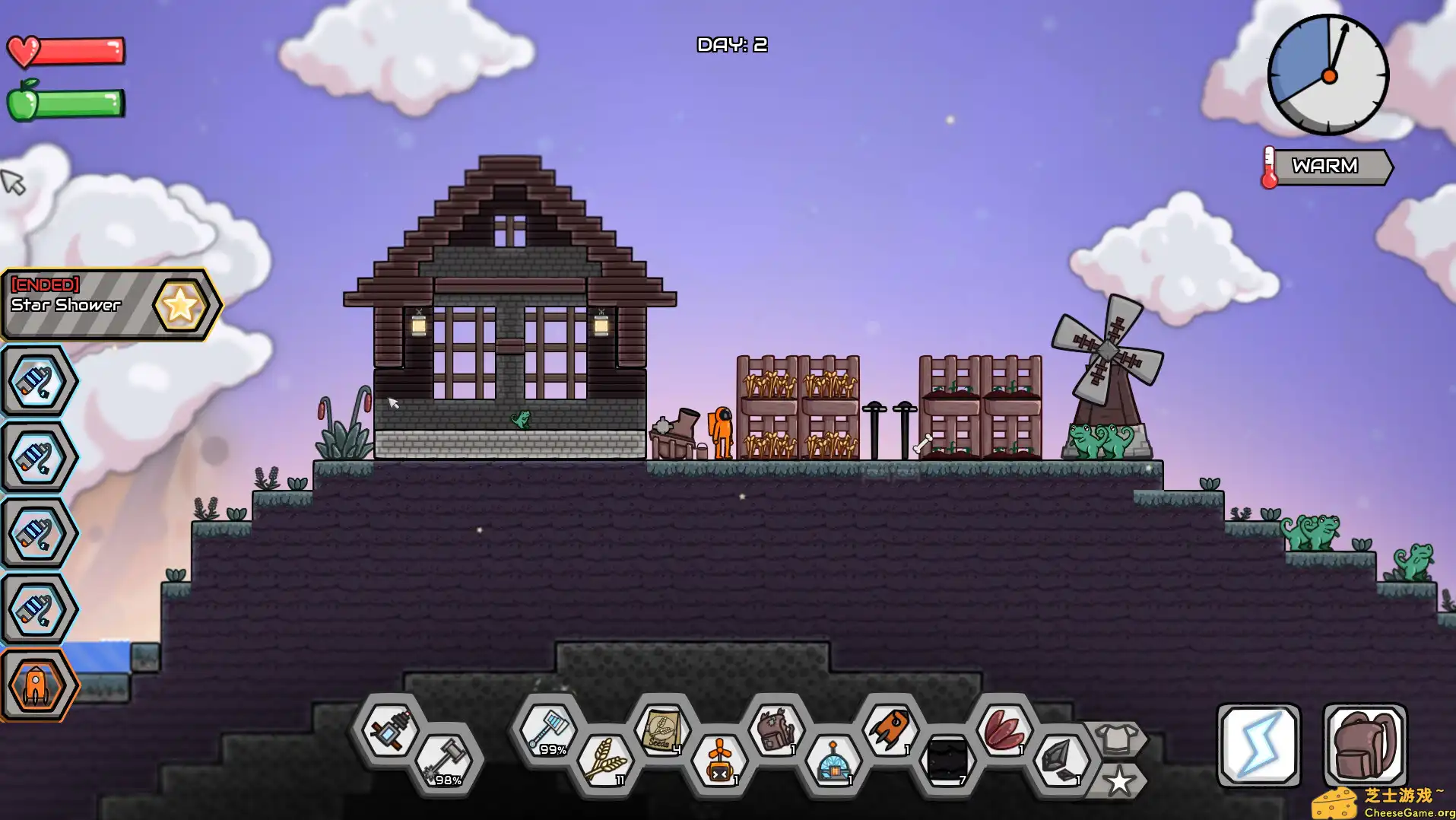Select the black block stack of 7
The image size is (1456, 820).
[x=947, y=761]
